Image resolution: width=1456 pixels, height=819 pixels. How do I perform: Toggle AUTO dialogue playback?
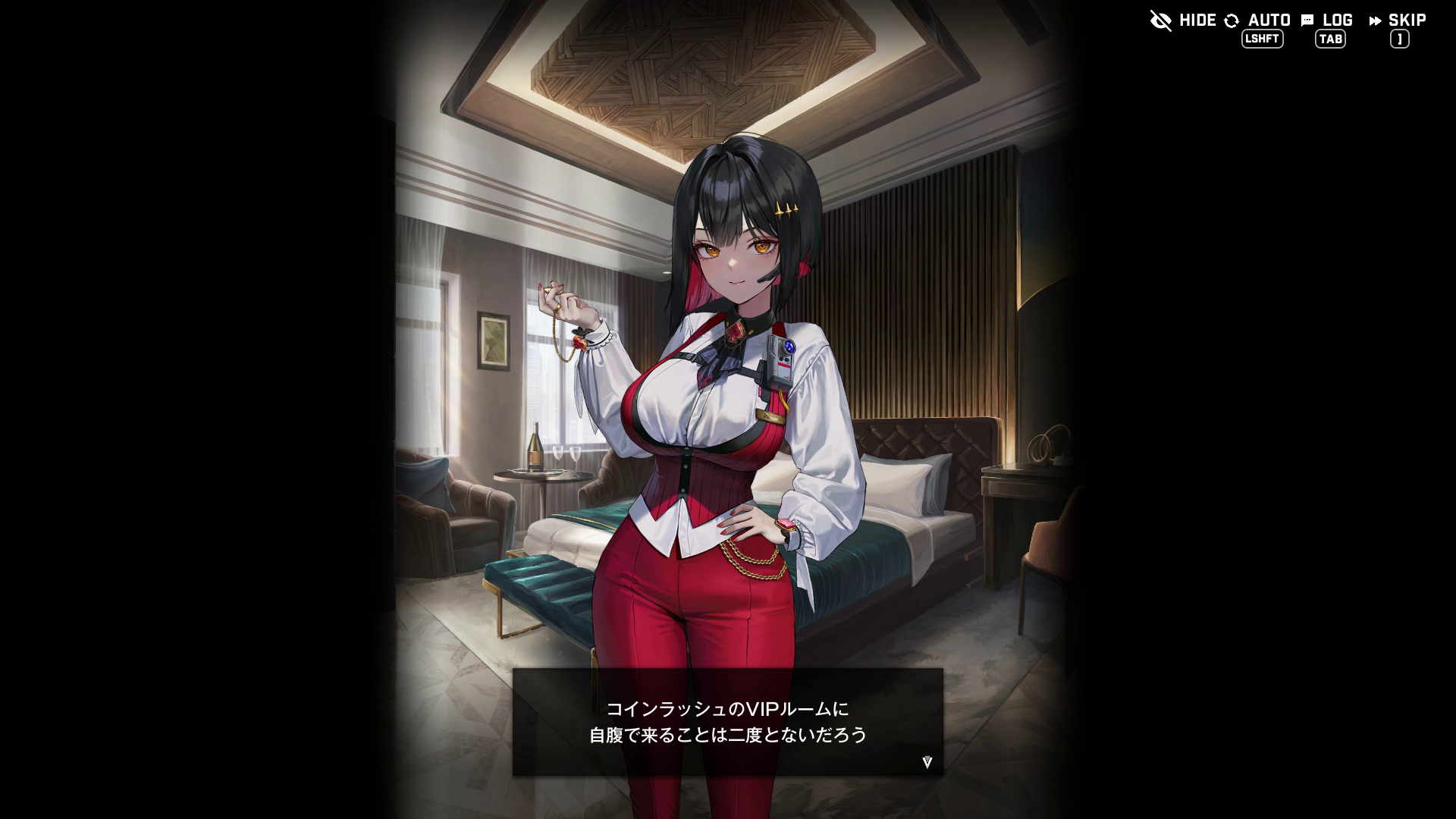point(1258,20)
